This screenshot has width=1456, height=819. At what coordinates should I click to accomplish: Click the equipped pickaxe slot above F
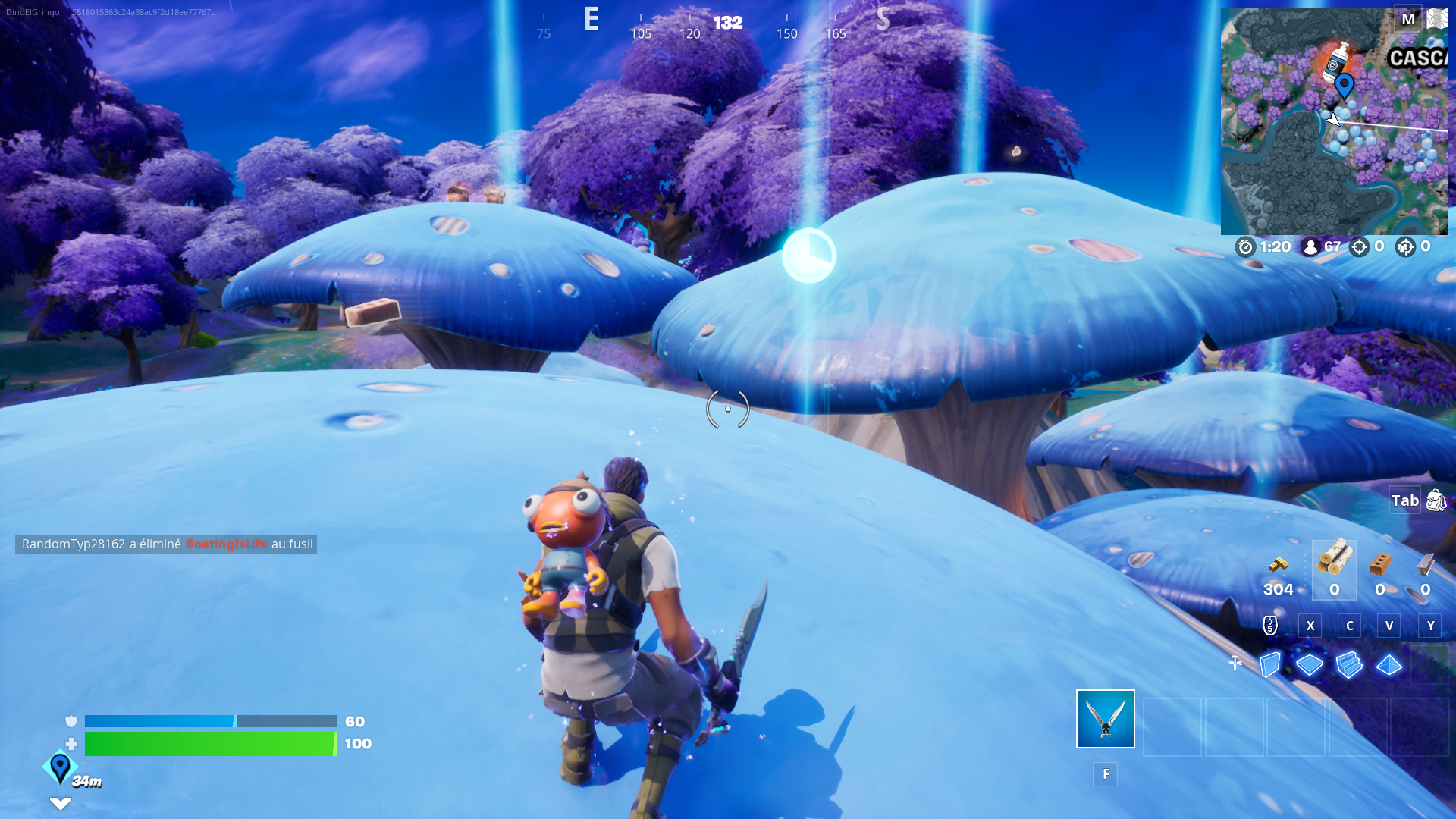click(x=1105, y=718)
